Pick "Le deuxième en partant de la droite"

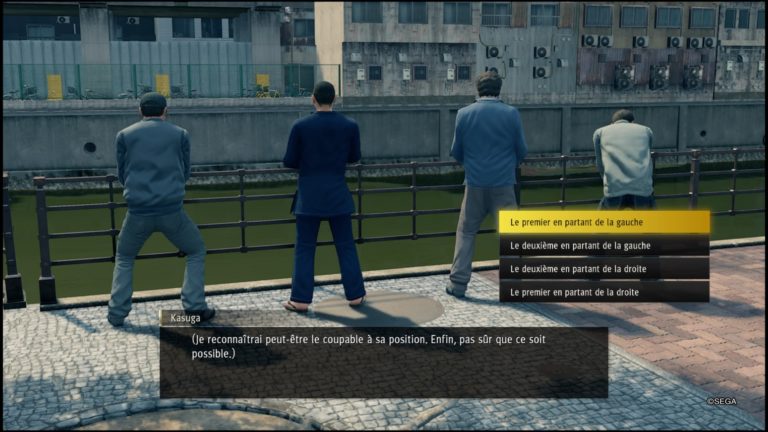[x=604, y=269]
